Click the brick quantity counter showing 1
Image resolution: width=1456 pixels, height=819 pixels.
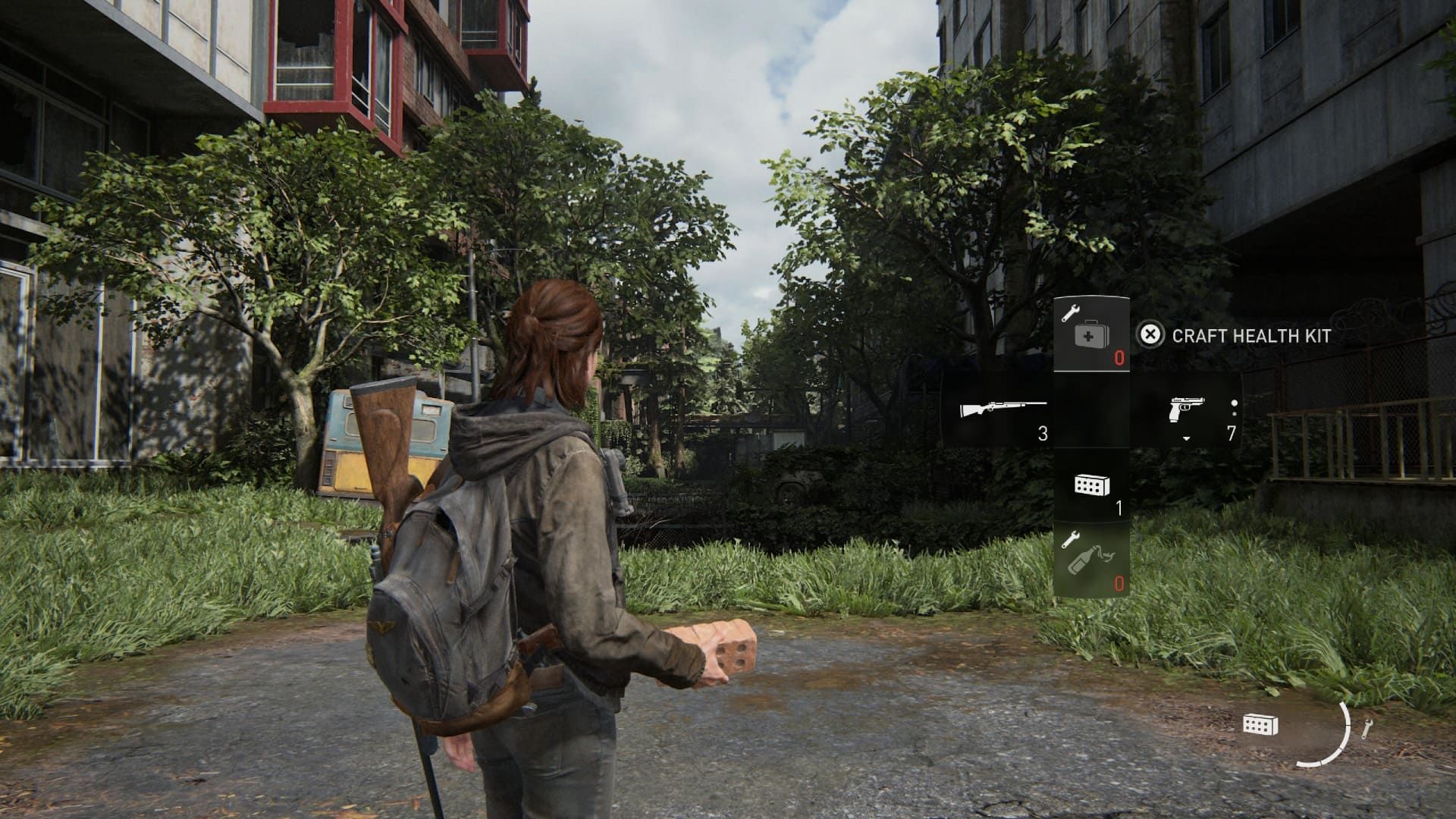pos(1119,510)
